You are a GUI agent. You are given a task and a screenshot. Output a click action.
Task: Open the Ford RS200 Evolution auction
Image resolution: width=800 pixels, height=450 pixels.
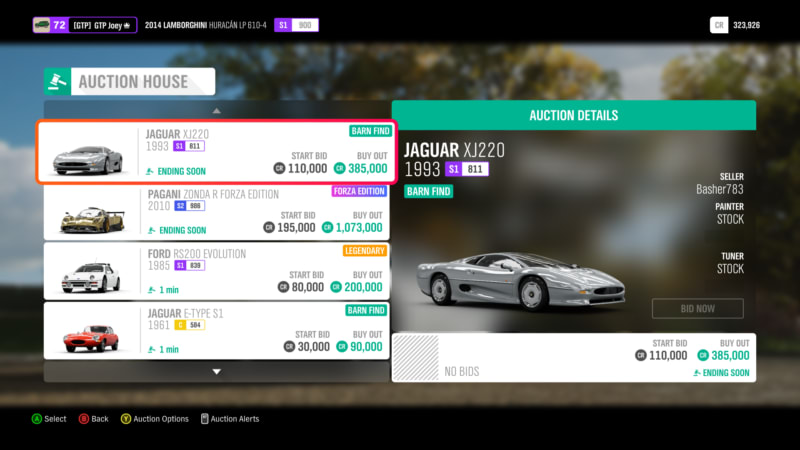click(216, 271)
